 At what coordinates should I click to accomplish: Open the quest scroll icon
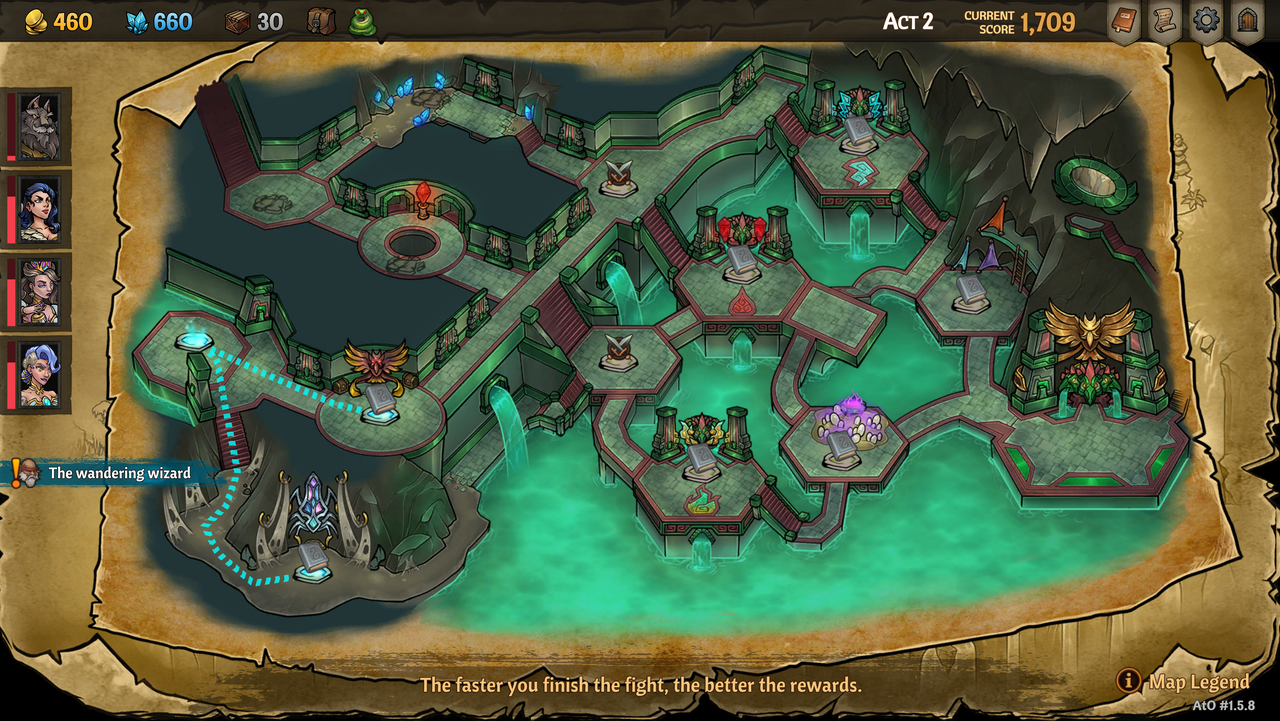click(x=1163, y=20)
